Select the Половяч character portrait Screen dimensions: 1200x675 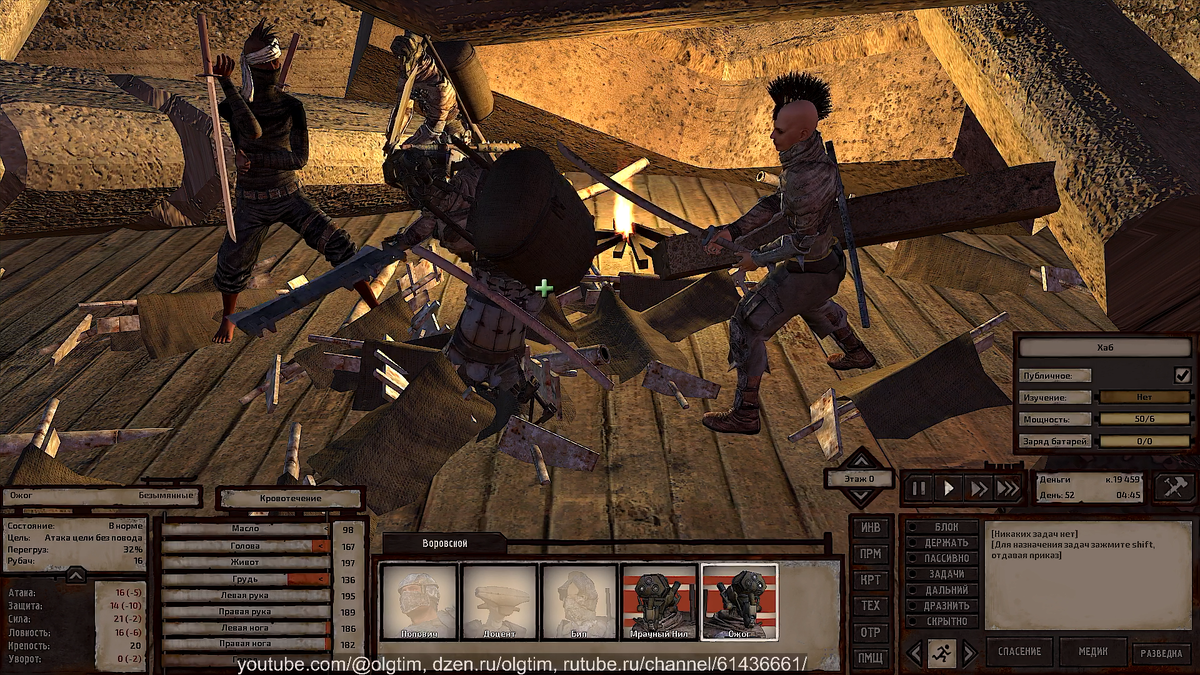tap(419, 601)
